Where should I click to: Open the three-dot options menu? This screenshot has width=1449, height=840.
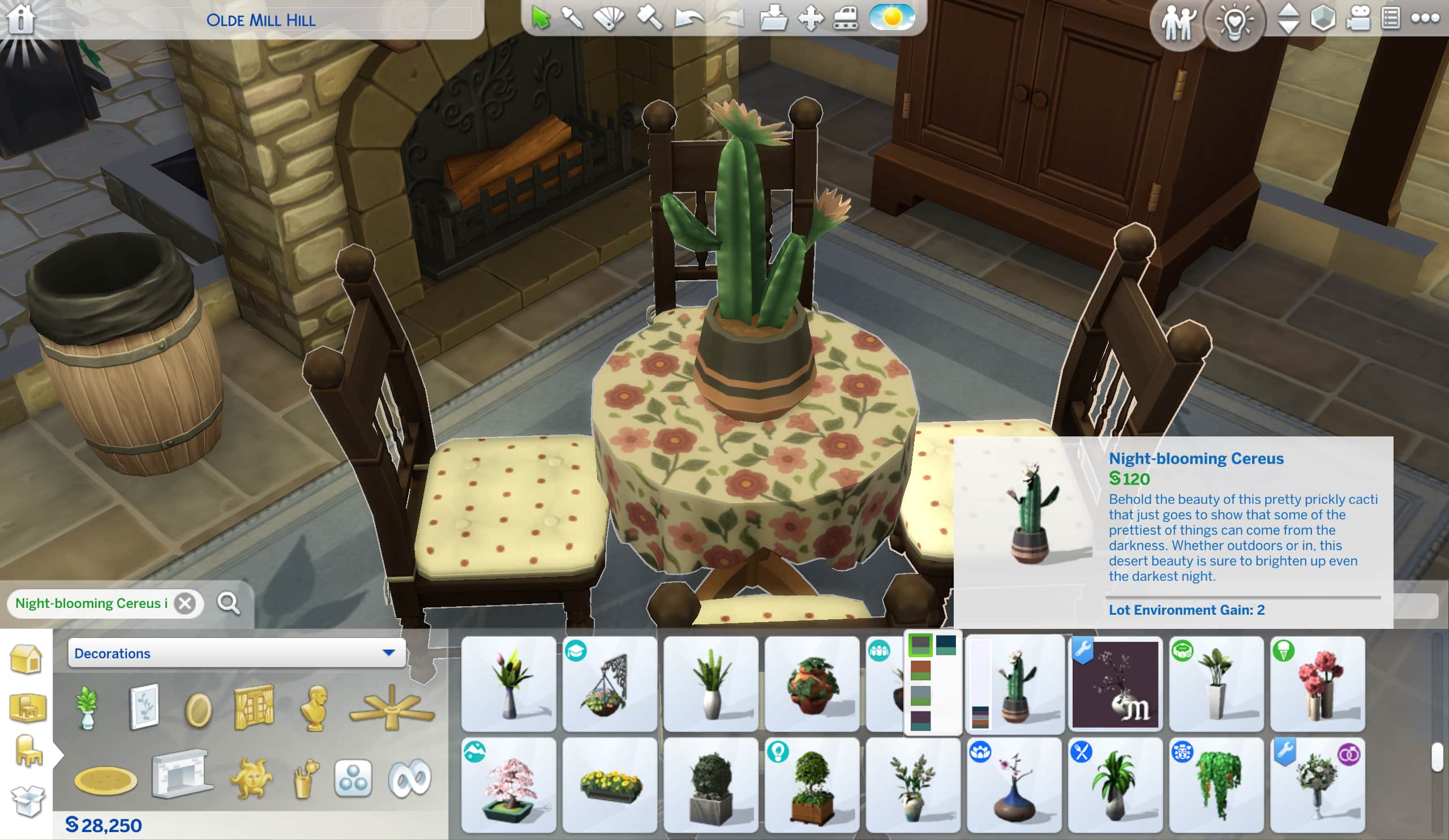tap(1425, 19)
